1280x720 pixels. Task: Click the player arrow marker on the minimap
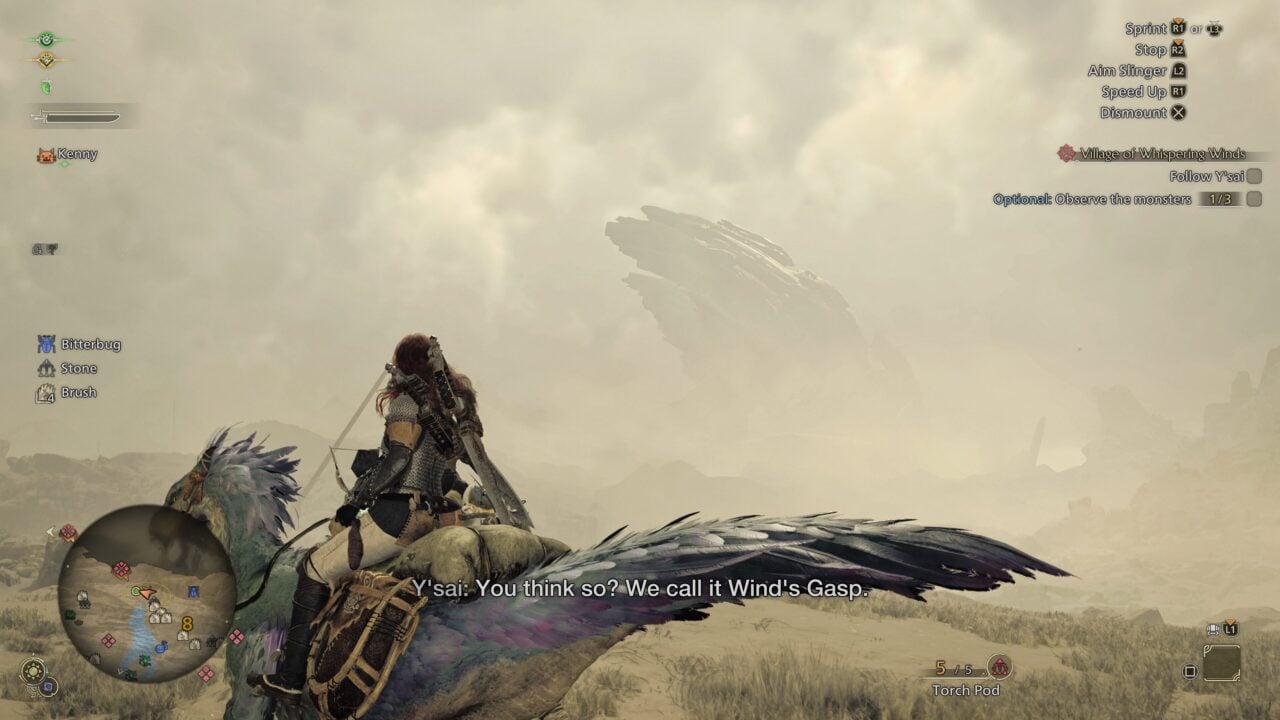pyautogui.click(x=146, y=592)
